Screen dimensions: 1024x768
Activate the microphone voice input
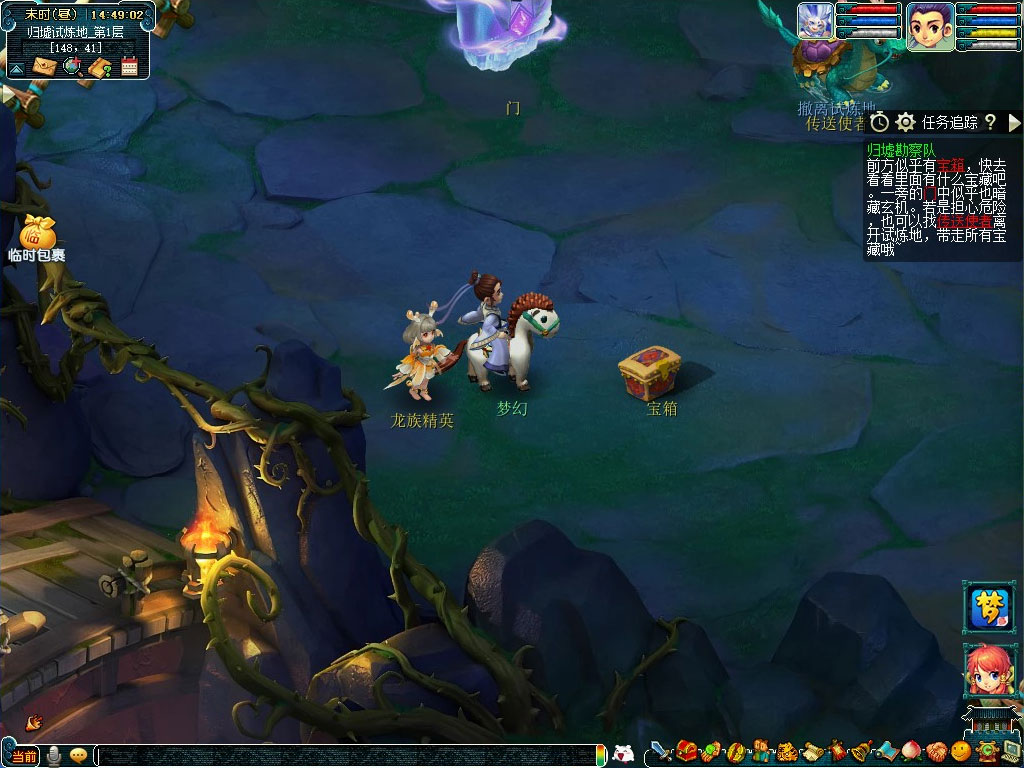tap(54, 756)
